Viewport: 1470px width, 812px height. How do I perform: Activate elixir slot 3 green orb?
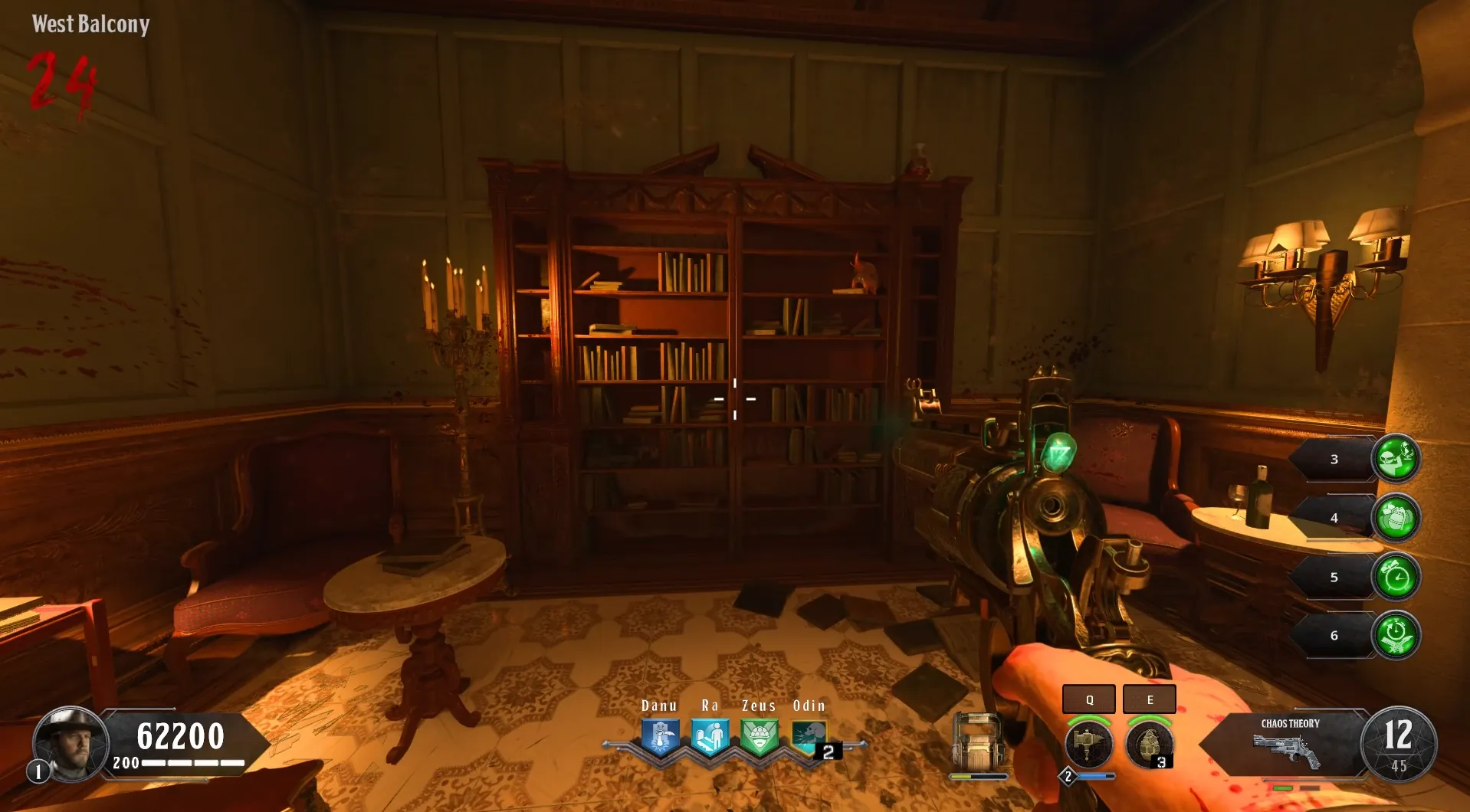click(x=1396, y=458)
